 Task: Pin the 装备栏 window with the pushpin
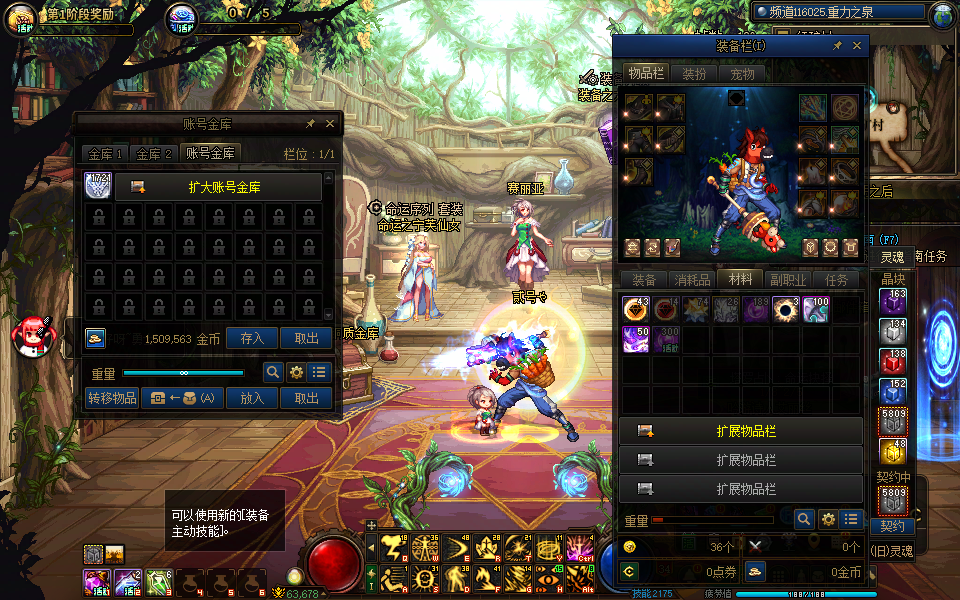(836, 46)
